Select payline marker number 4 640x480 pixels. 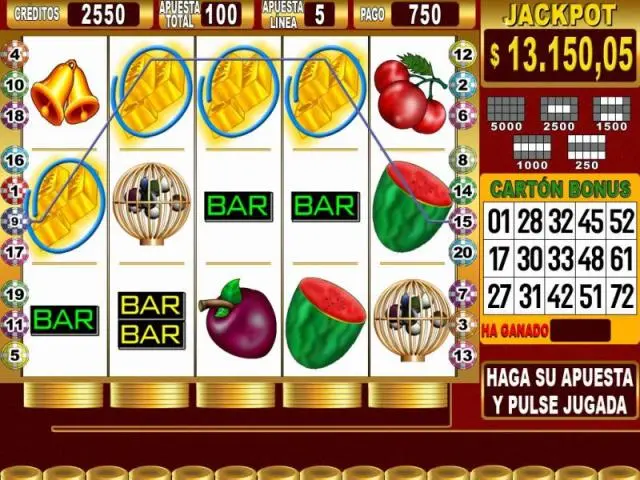coord(14,54)
